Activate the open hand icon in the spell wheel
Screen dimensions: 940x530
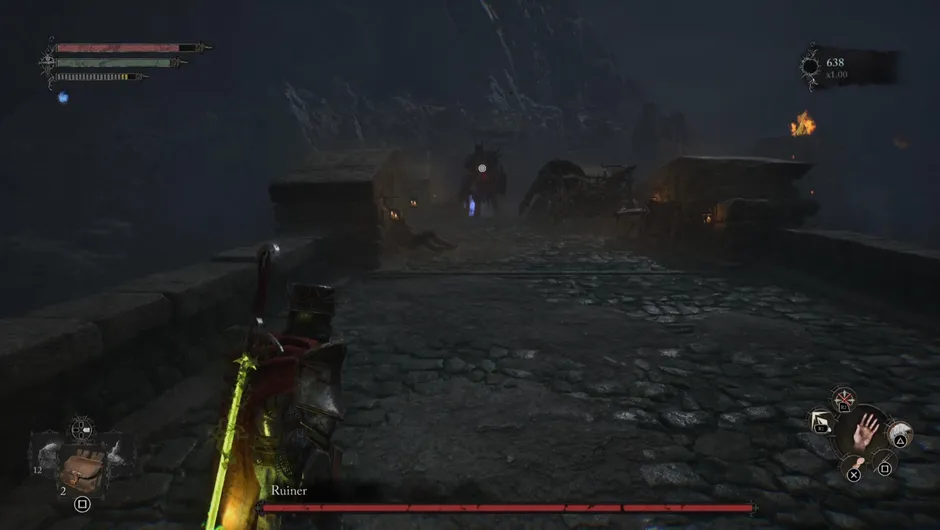[866, 432]
